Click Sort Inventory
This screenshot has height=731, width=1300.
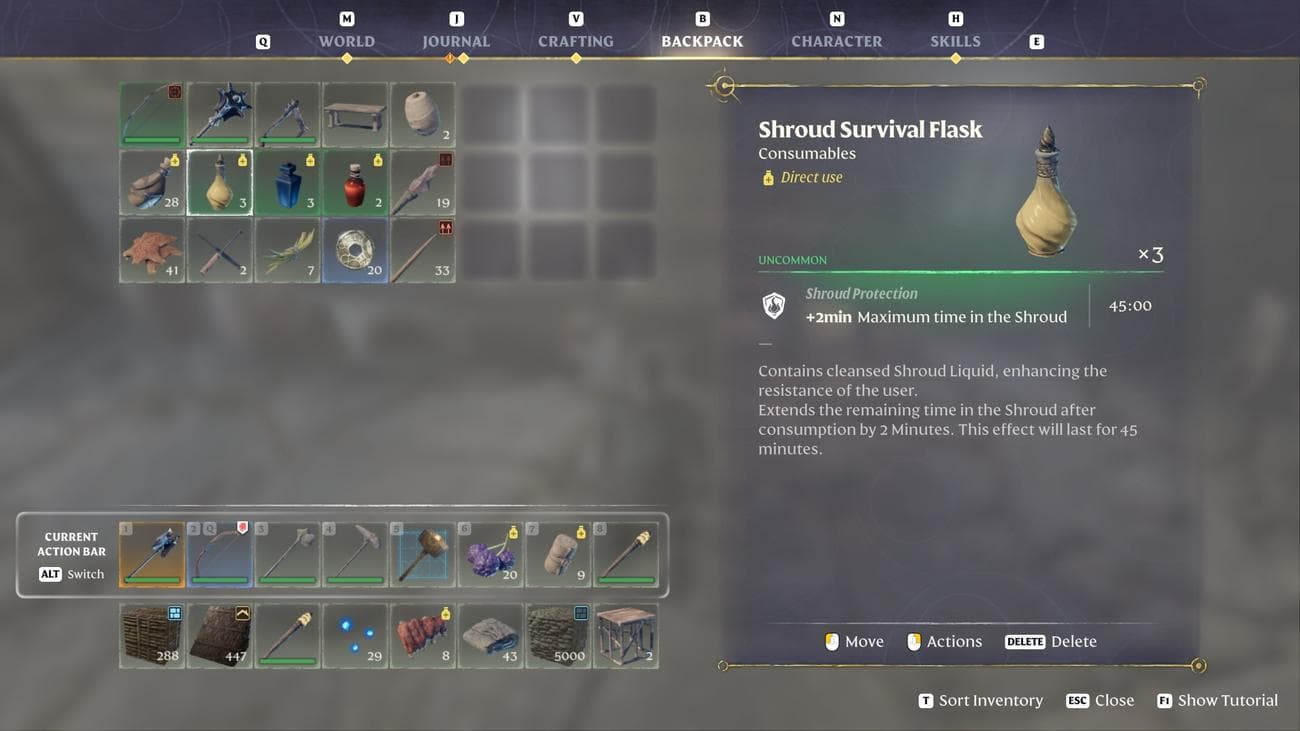[x=980, y=700]
